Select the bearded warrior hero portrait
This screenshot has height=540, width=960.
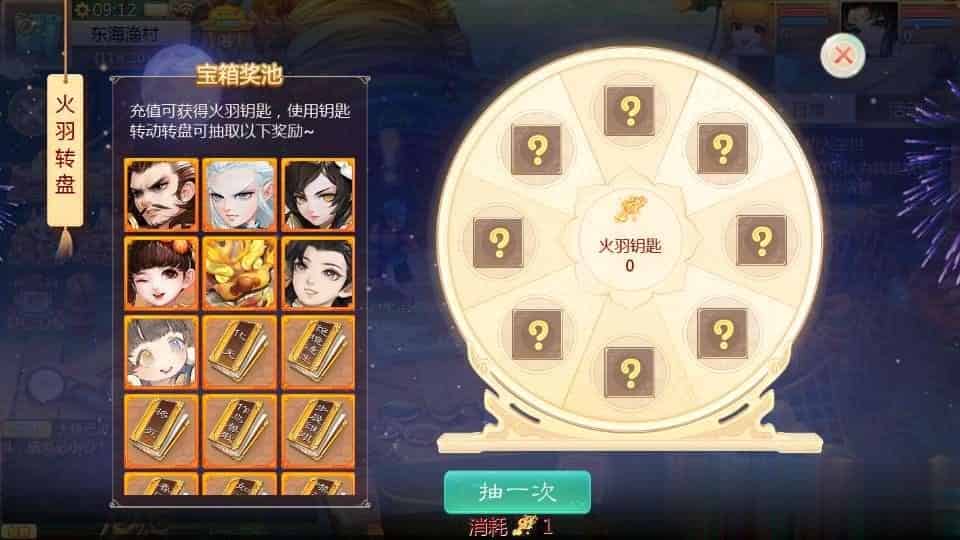click(161, 194)
